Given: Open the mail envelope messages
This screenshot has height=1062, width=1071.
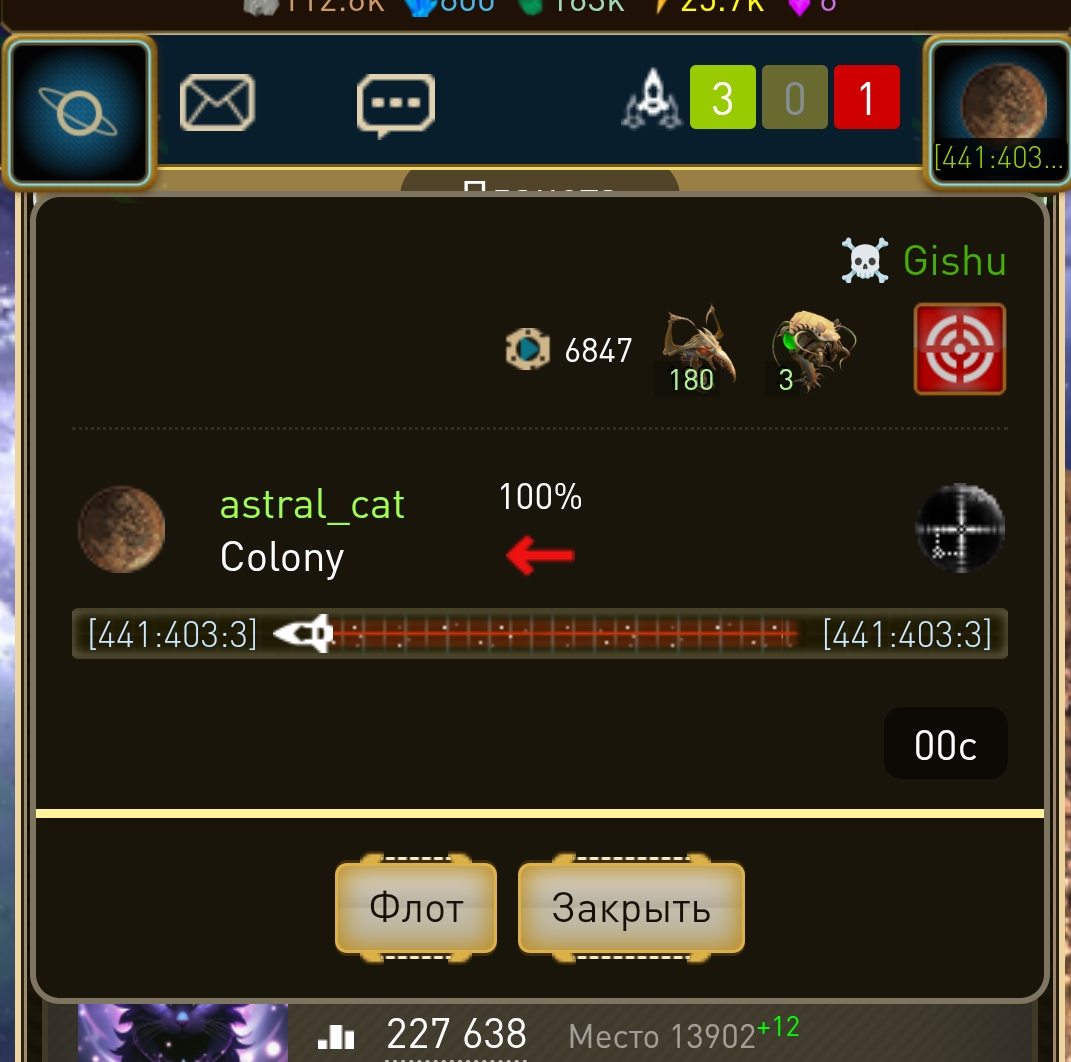Looking at the screenshot, I should (217, 103).
